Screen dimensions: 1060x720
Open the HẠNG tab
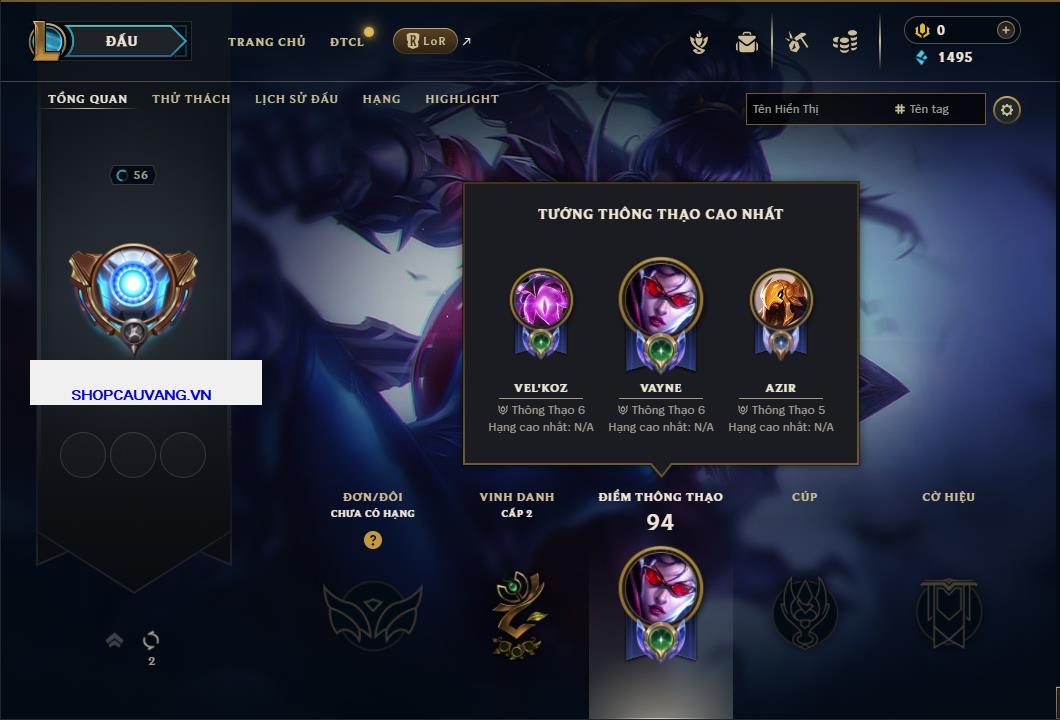(x=381, y=99)
